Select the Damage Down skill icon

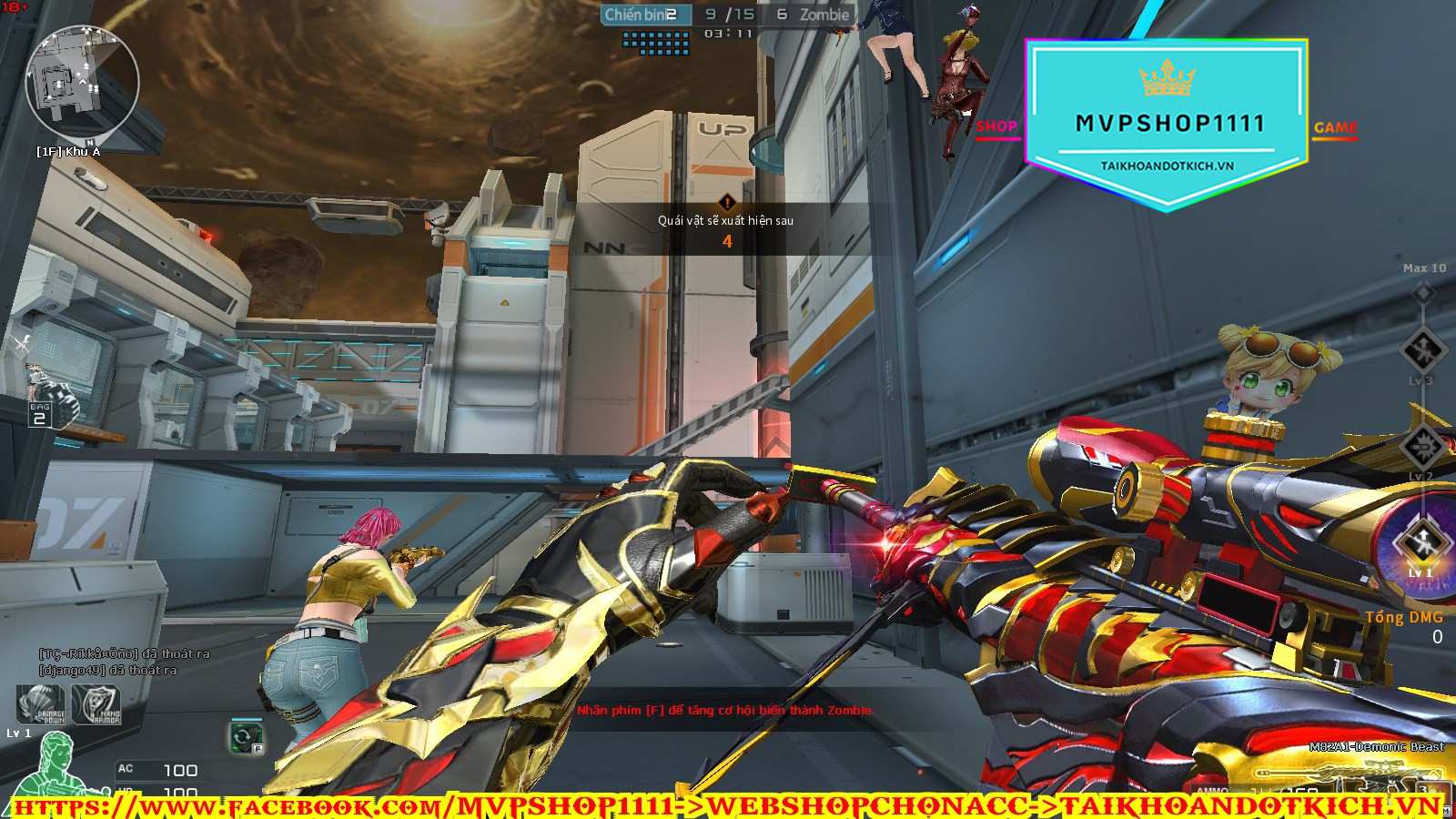pos(42,705)
